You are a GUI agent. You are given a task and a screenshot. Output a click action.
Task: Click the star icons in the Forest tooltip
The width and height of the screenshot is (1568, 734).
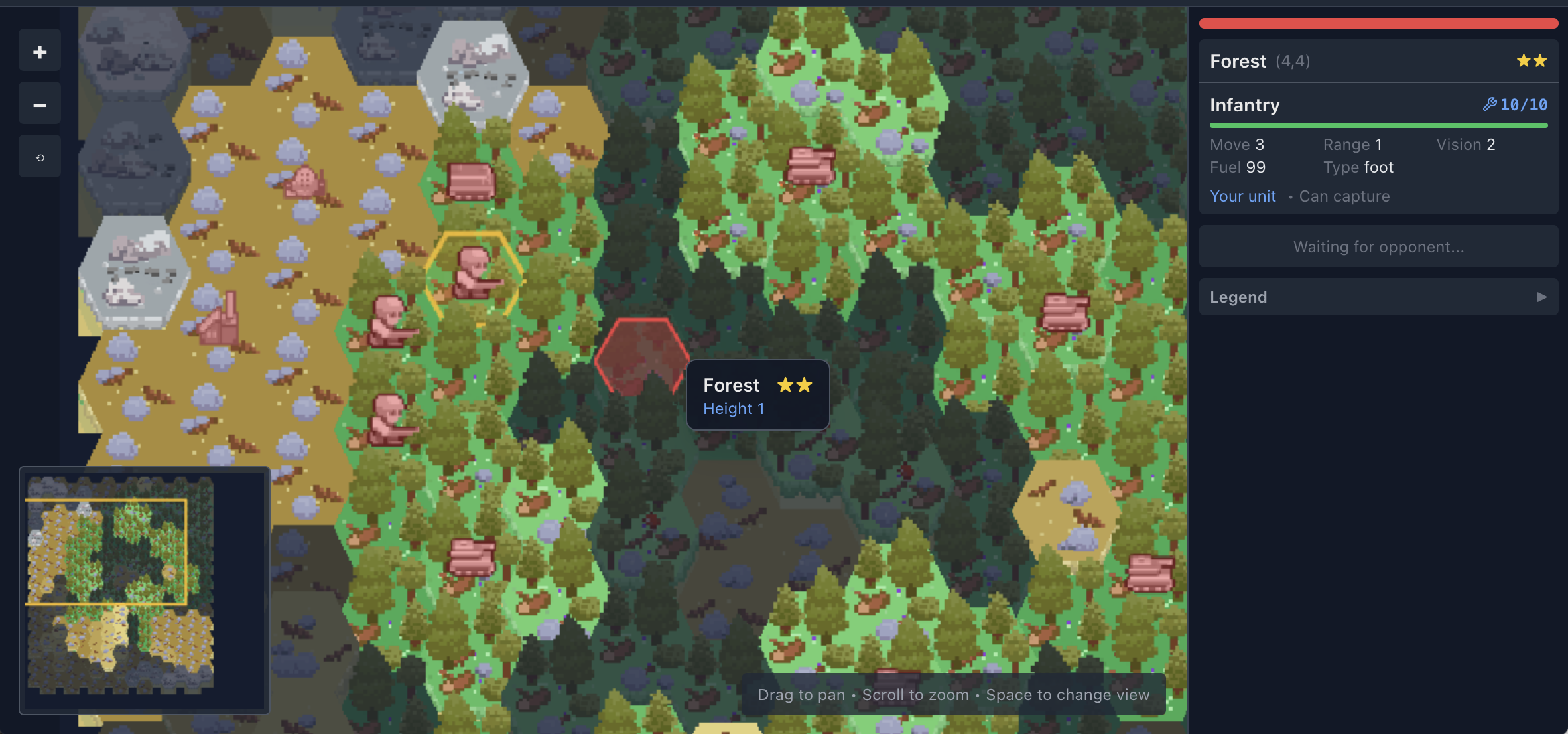point(794,385)
